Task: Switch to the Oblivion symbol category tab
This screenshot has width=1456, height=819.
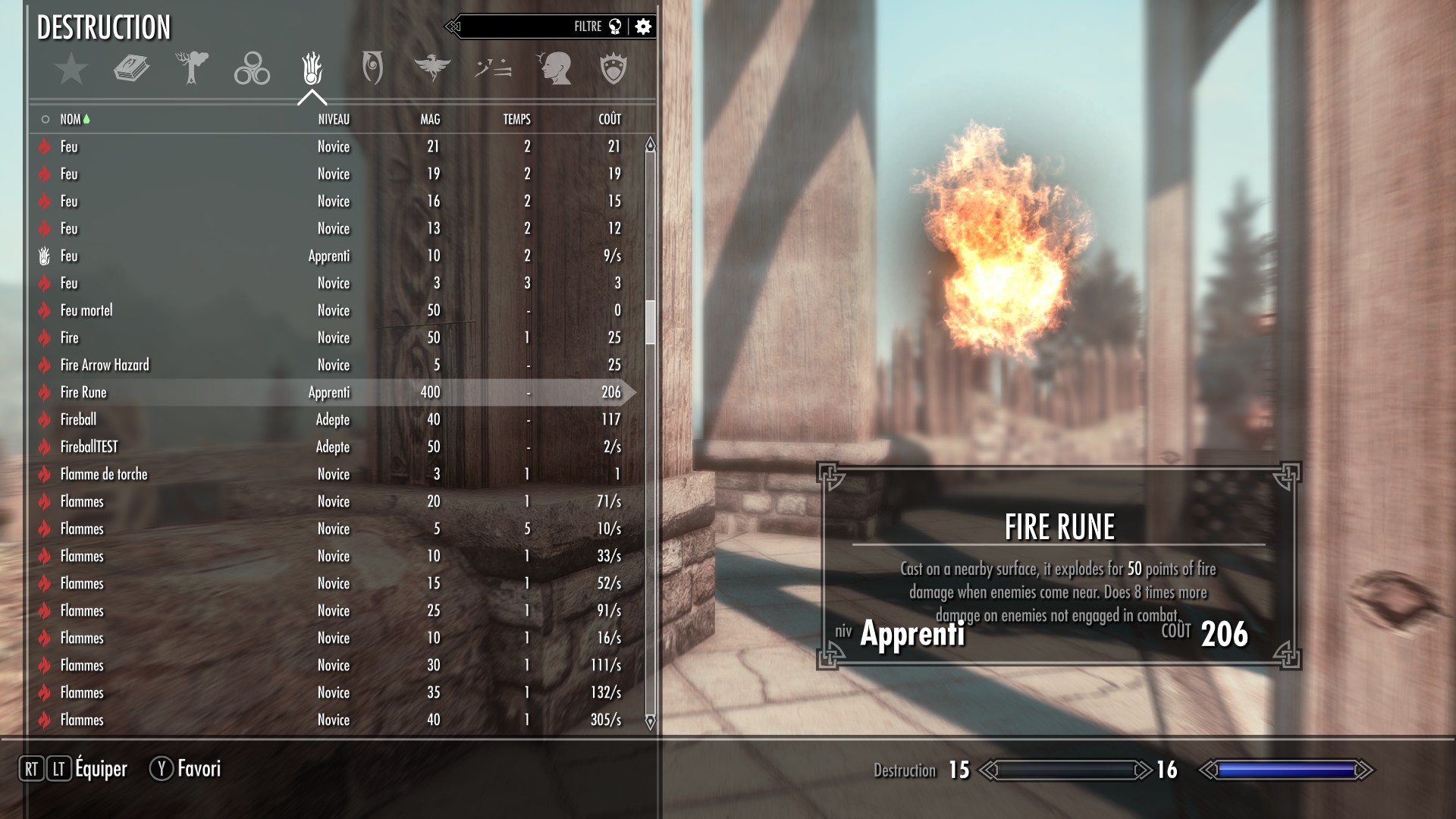Action: coord(372,68)
